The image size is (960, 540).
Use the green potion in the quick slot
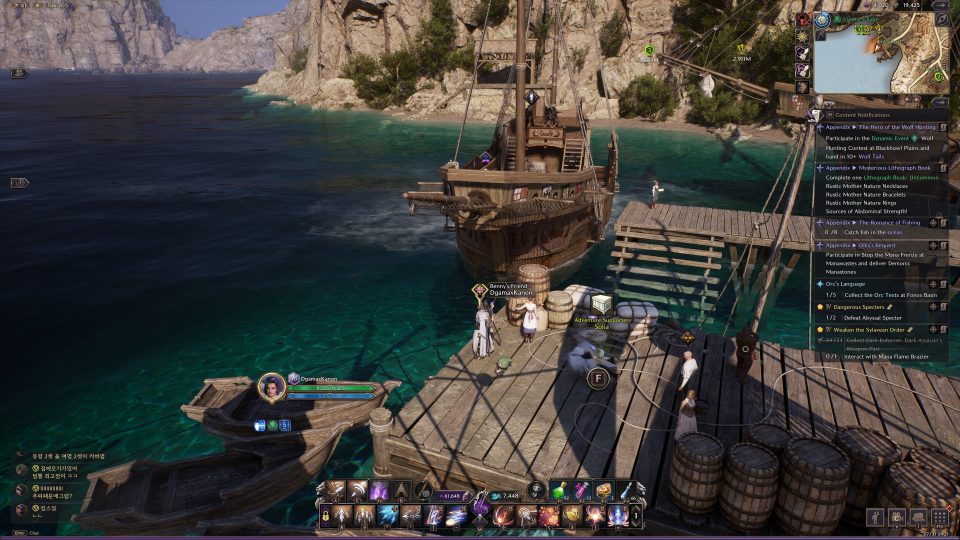pyautogui.click(x=562, y=490)
